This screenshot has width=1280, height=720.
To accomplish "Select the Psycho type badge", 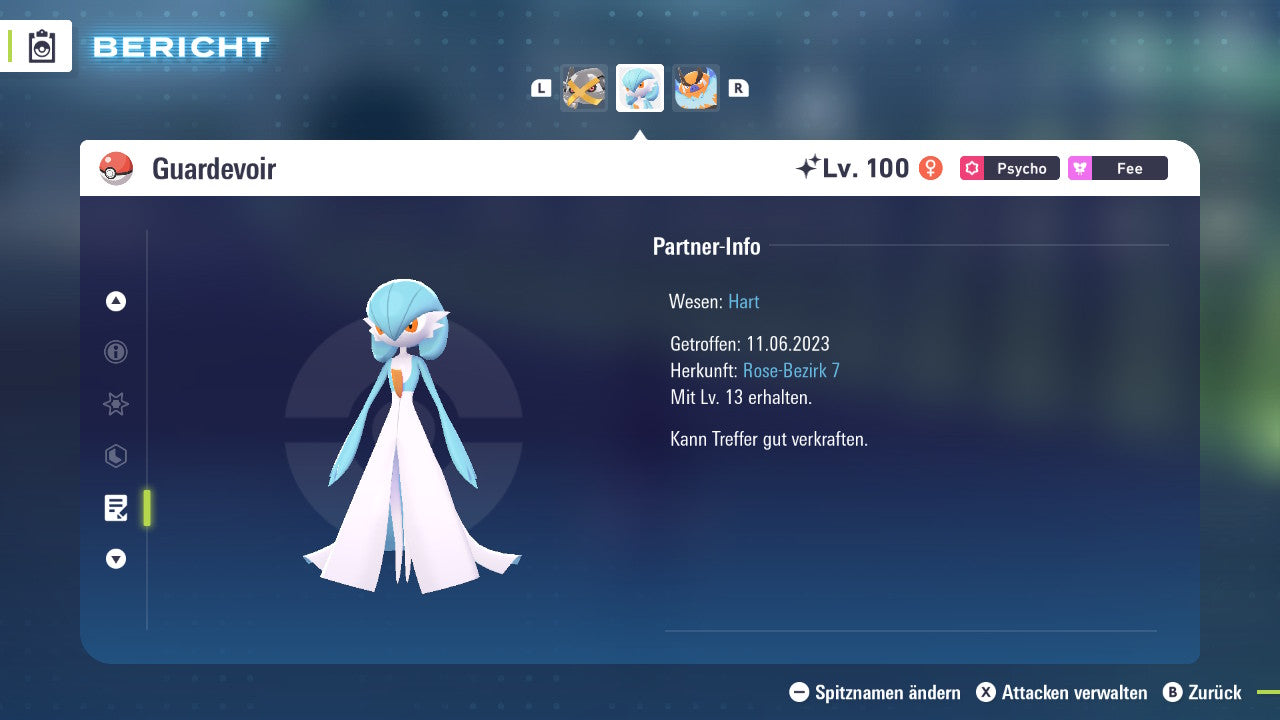I will 1009,168.
